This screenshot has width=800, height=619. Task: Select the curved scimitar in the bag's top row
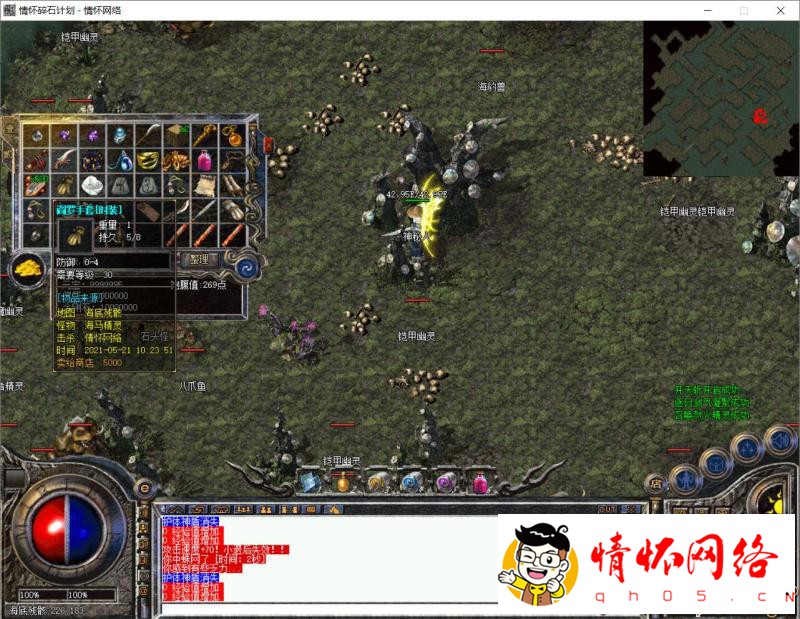coord(148,135)
